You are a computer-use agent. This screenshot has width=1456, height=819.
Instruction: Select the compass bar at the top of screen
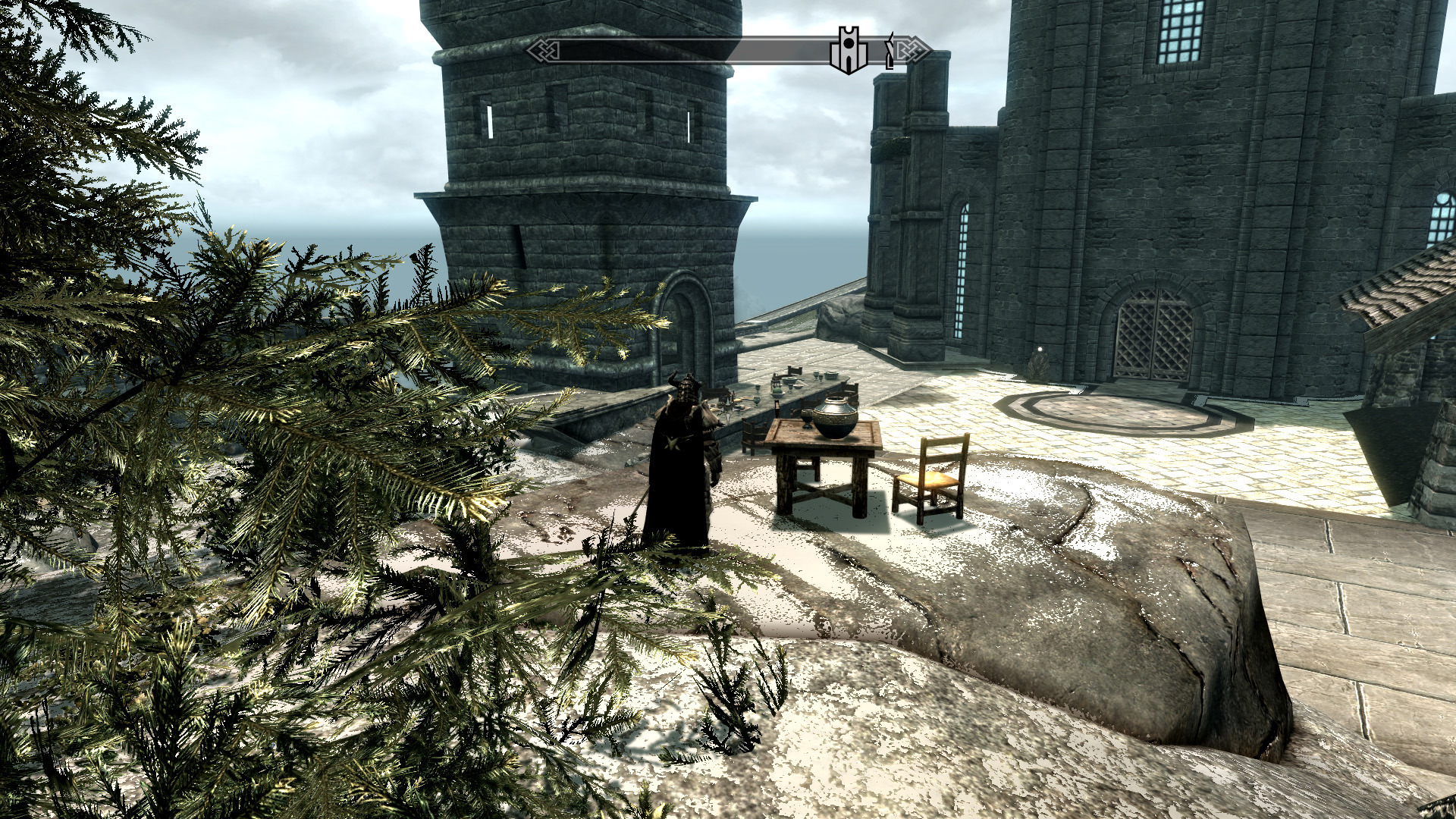tap(720, 49)
